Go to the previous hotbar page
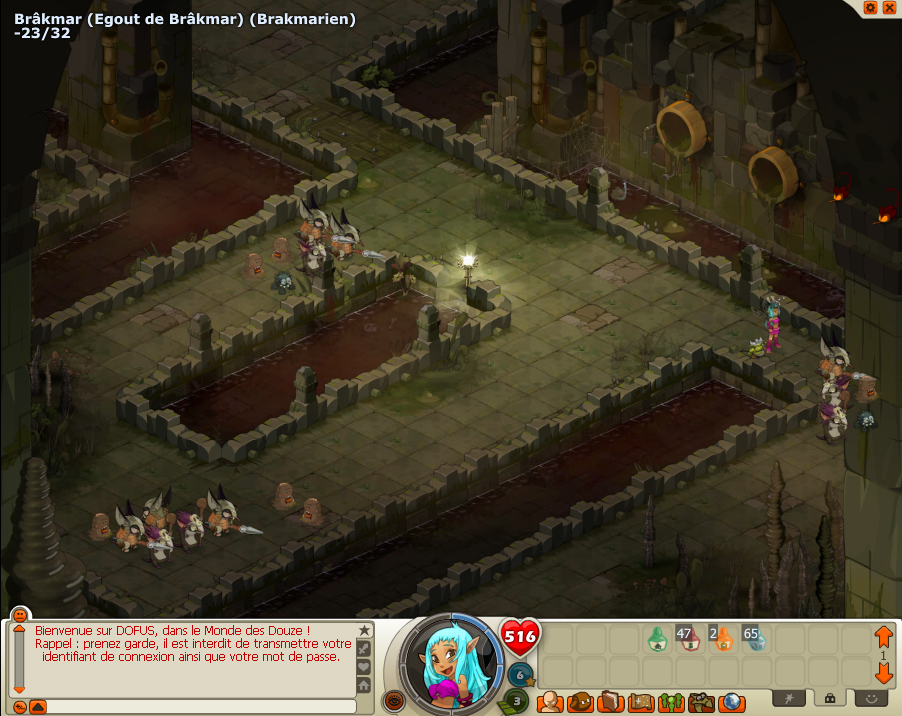 point(883,635)
